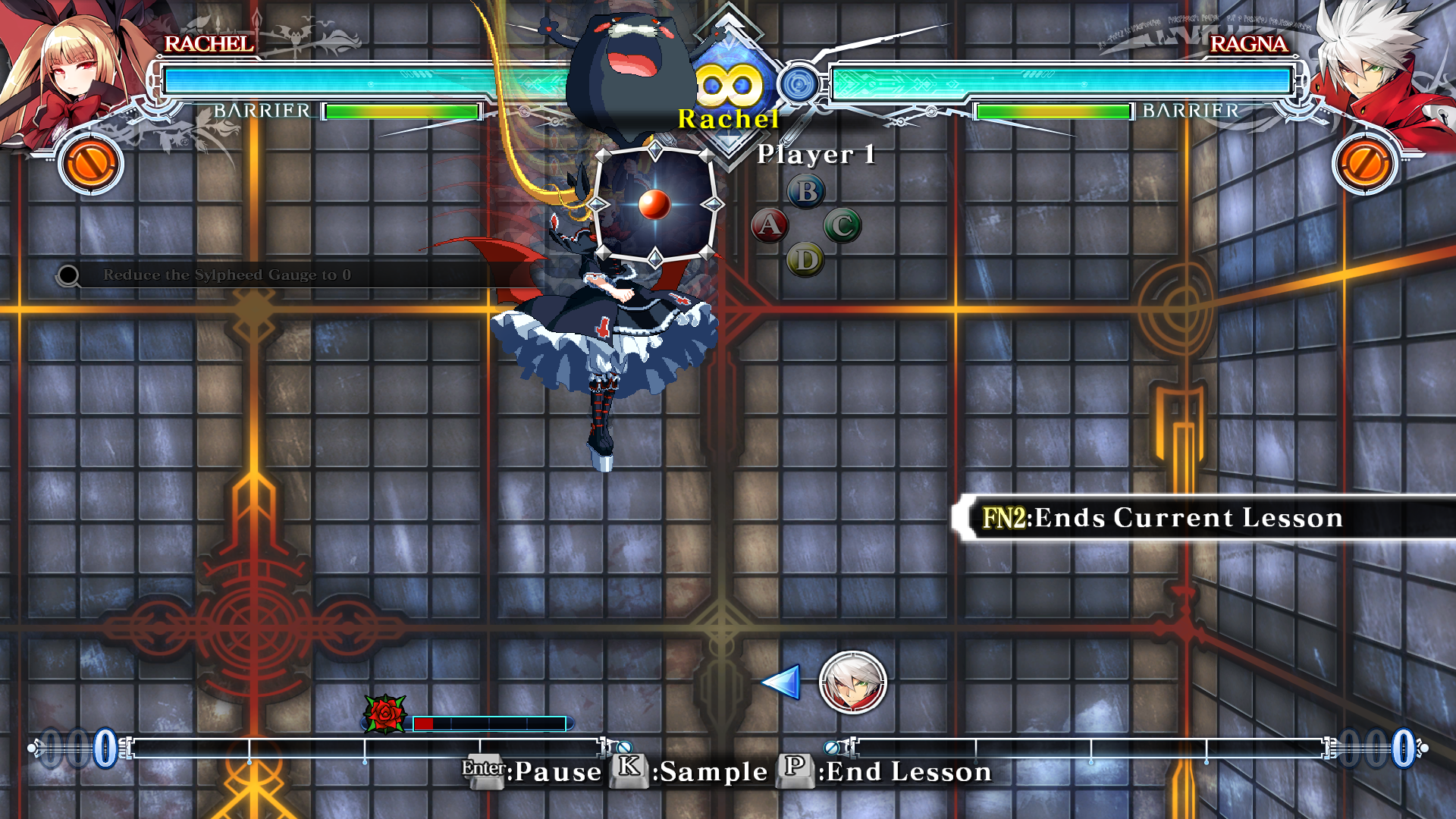Image resolution: width=1456 pixels, height=819 pixels.
Task: Click the red rose Sylpheed icon
Action: [x=385, y=714]
